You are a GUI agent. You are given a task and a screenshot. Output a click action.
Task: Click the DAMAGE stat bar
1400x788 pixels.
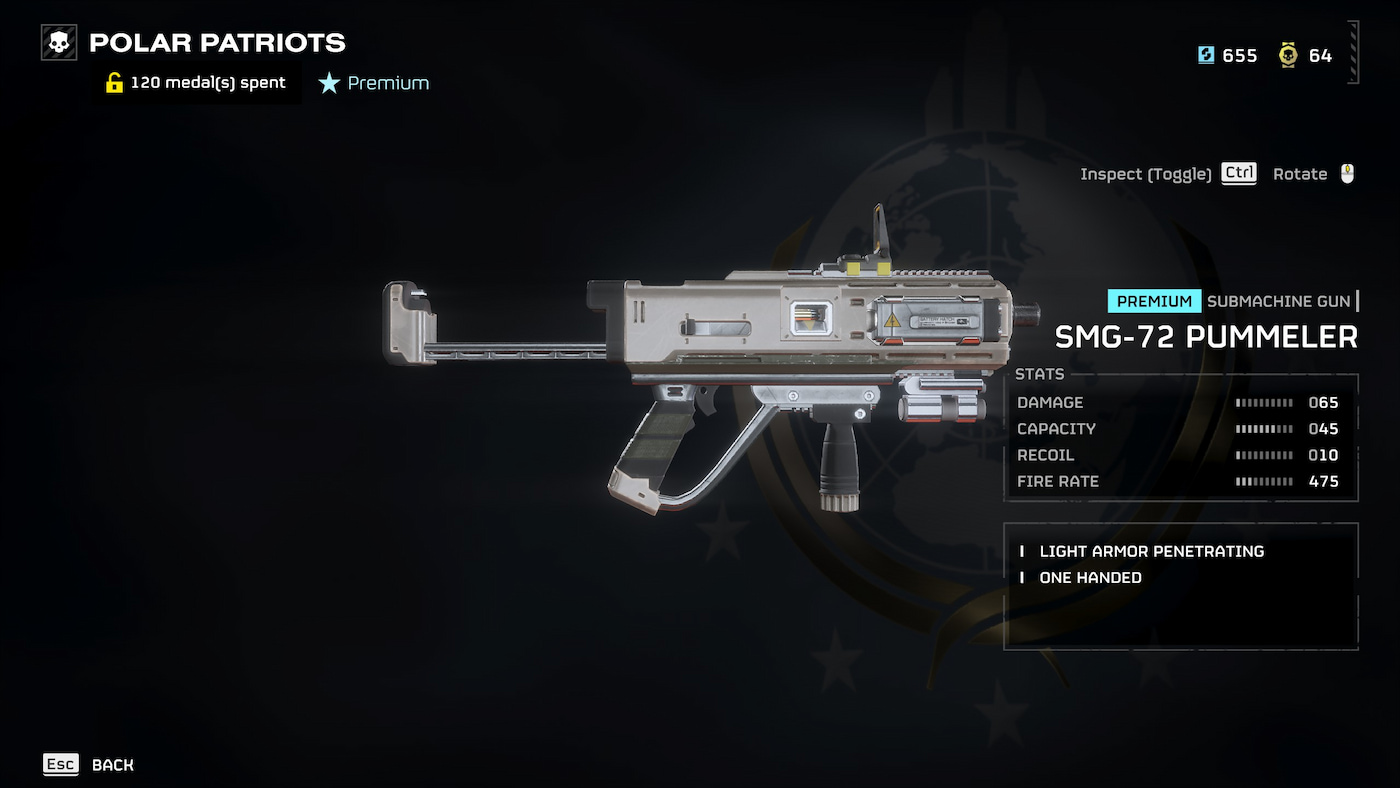coord(1262,402)
